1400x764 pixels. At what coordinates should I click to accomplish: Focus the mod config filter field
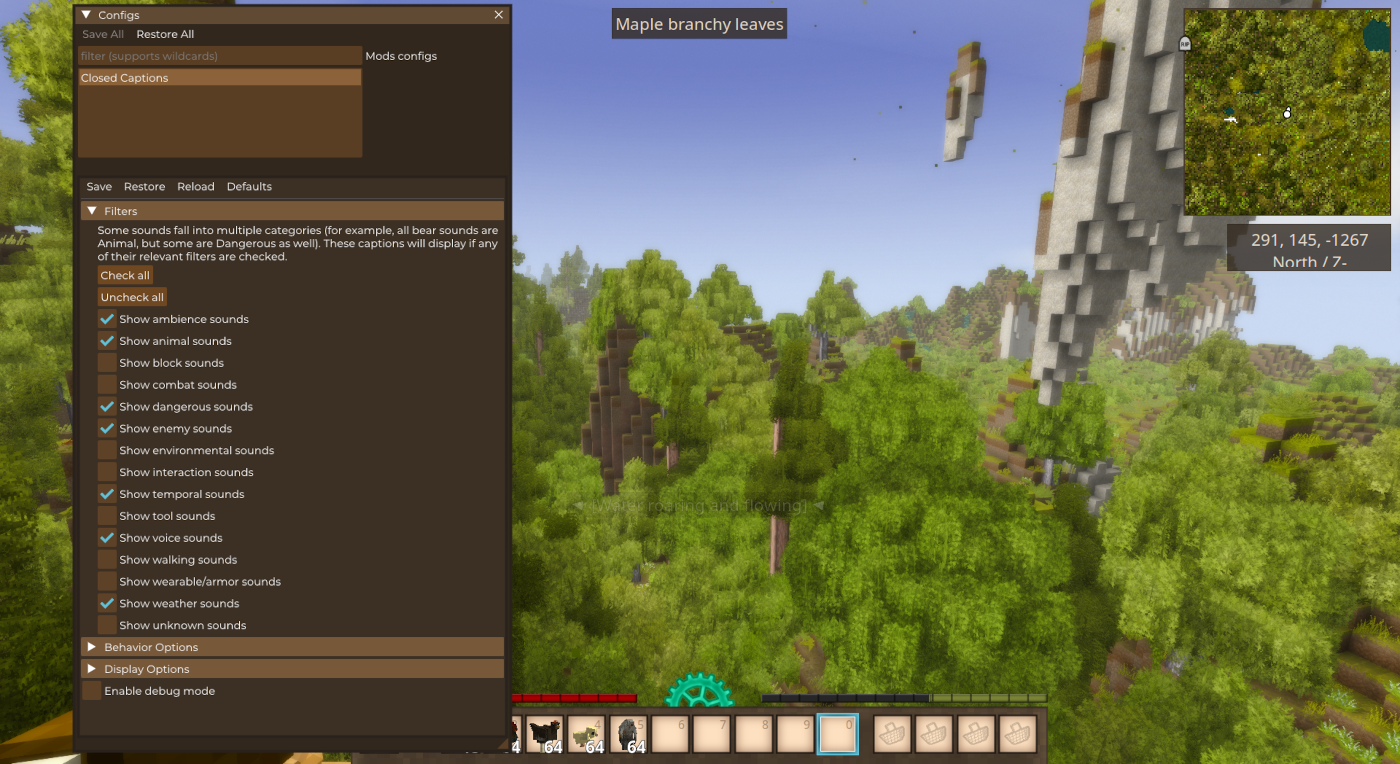tap(220, 56)
